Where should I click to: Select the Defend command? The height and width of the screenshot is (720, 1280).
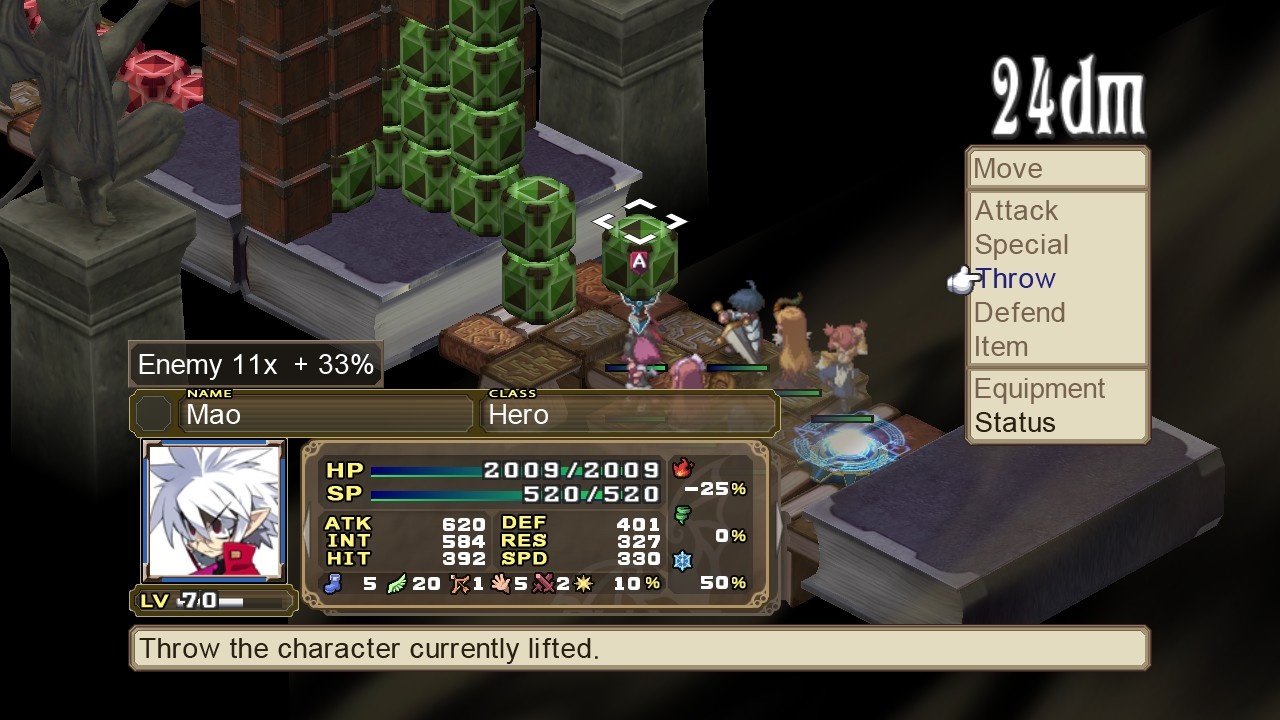pyautogui.click(x=1019, y=312)
